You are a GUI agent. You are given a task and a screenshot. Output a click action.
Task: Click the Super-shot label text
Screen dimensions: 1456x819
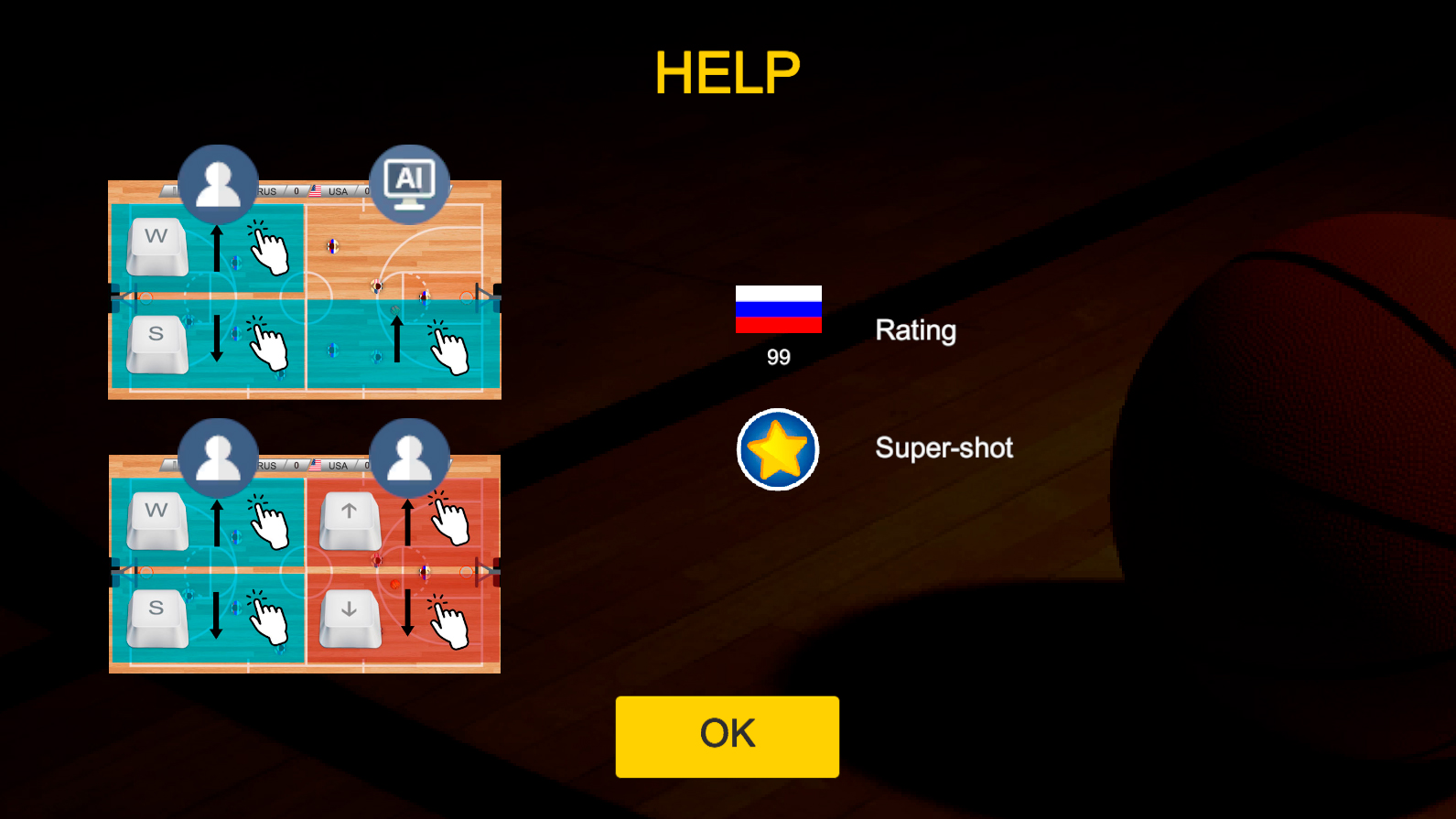click(x=944, y=448)
